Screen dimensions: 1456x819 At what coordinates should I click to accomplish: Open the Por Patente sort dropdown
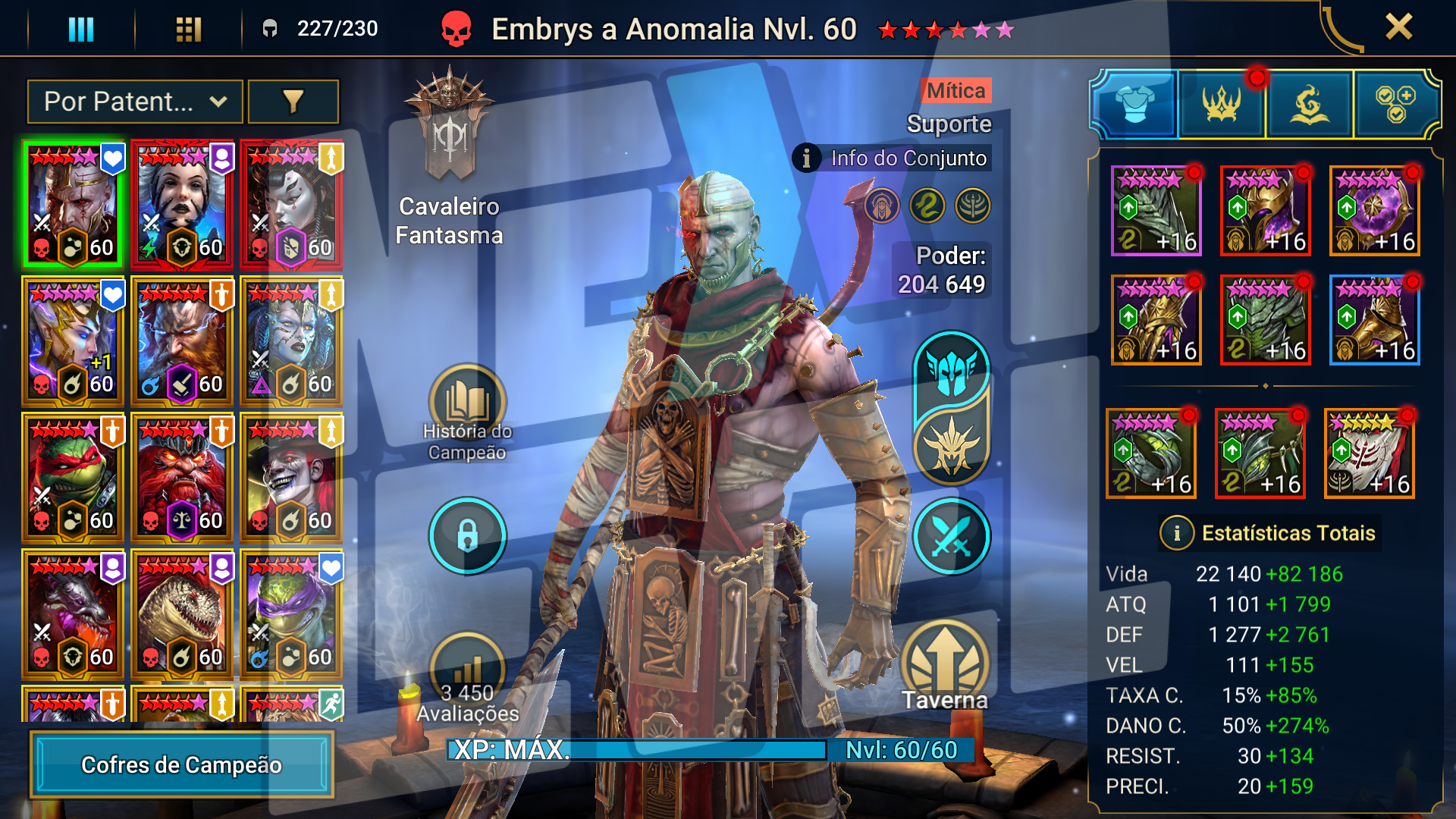[135, 102]
